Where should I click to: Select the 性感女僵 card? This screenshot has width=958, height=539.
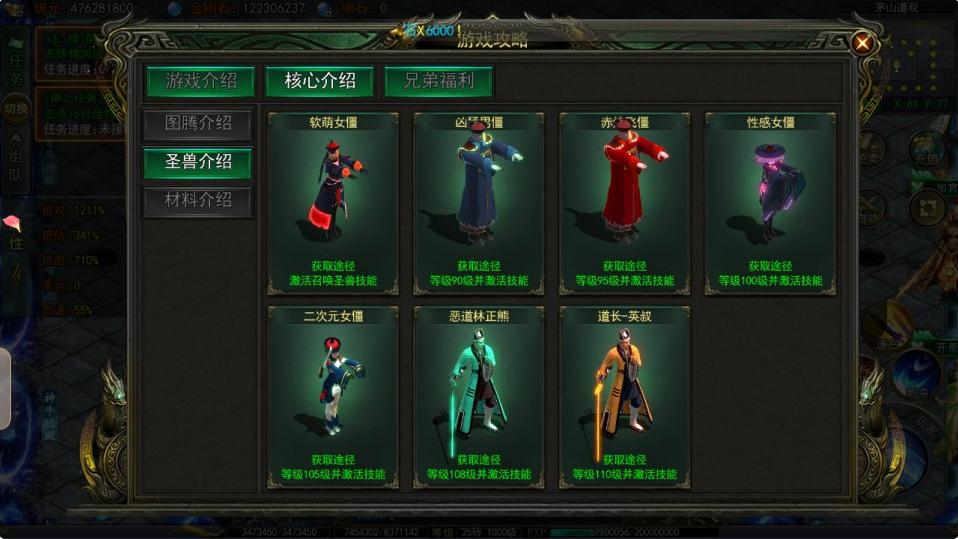pos(771,203)
